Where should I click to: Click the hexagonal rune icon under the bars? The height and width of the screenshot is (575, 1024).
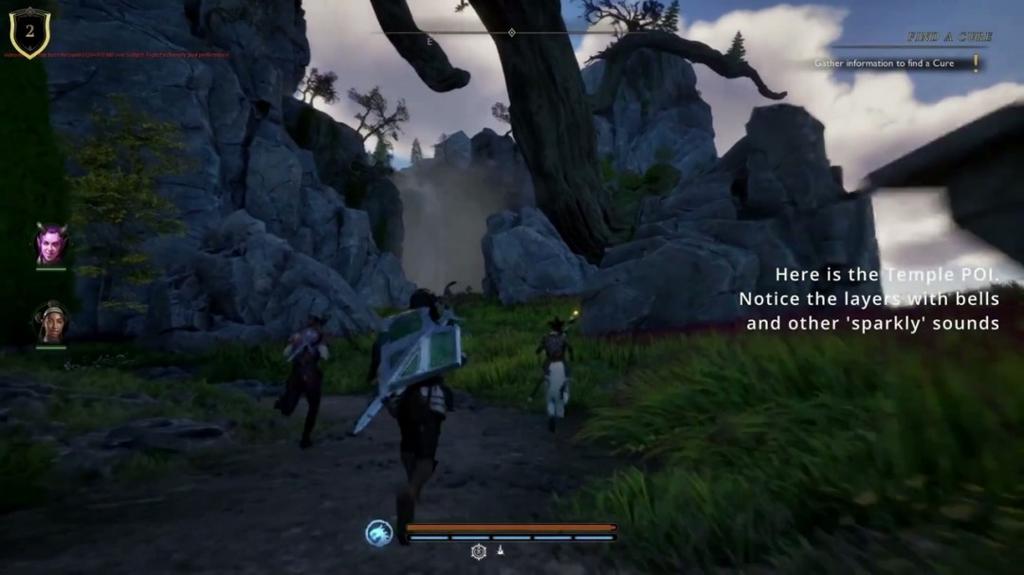[x=479, y=551]
